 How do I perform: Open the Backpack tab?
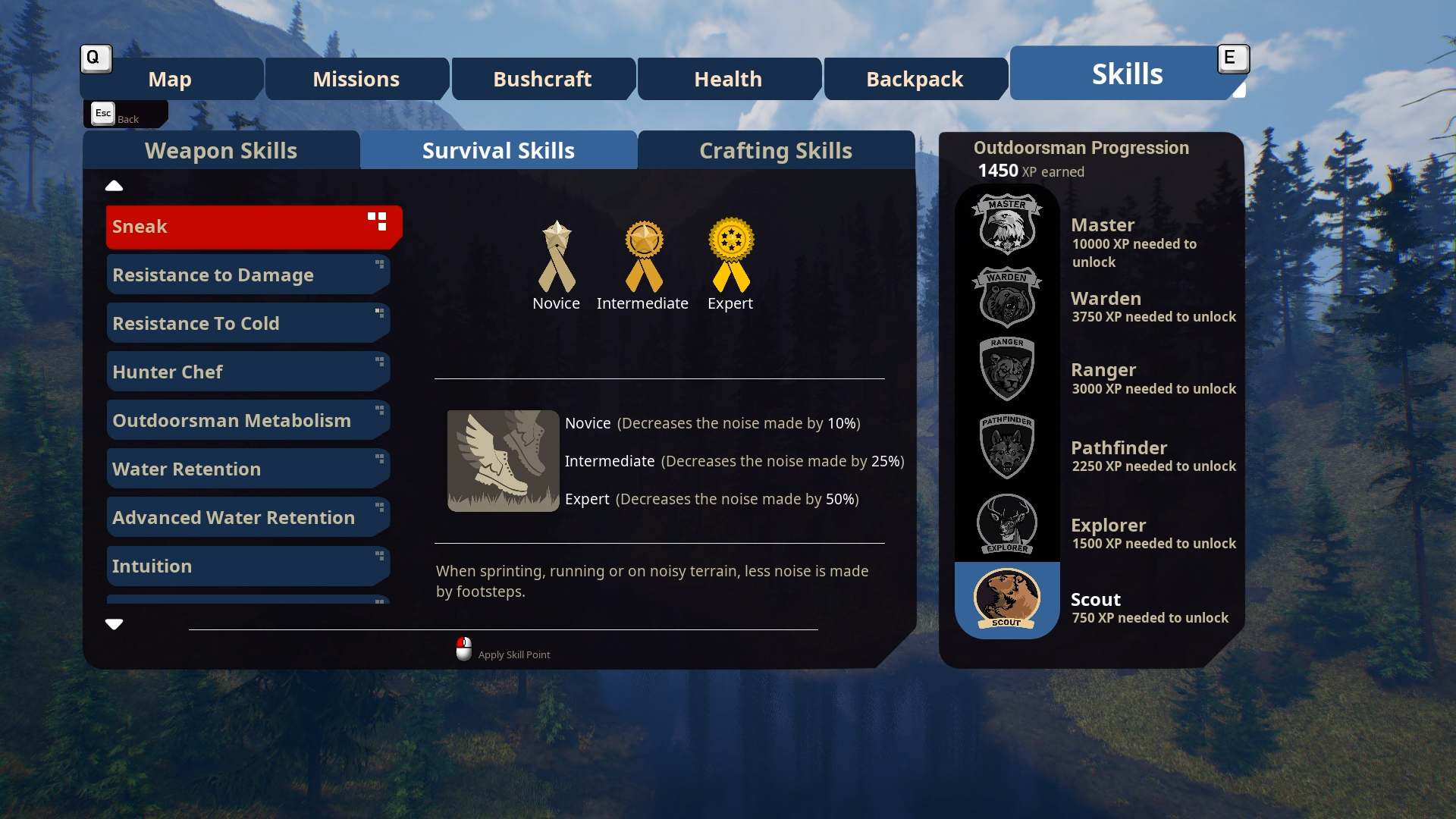tap(915, 79)
